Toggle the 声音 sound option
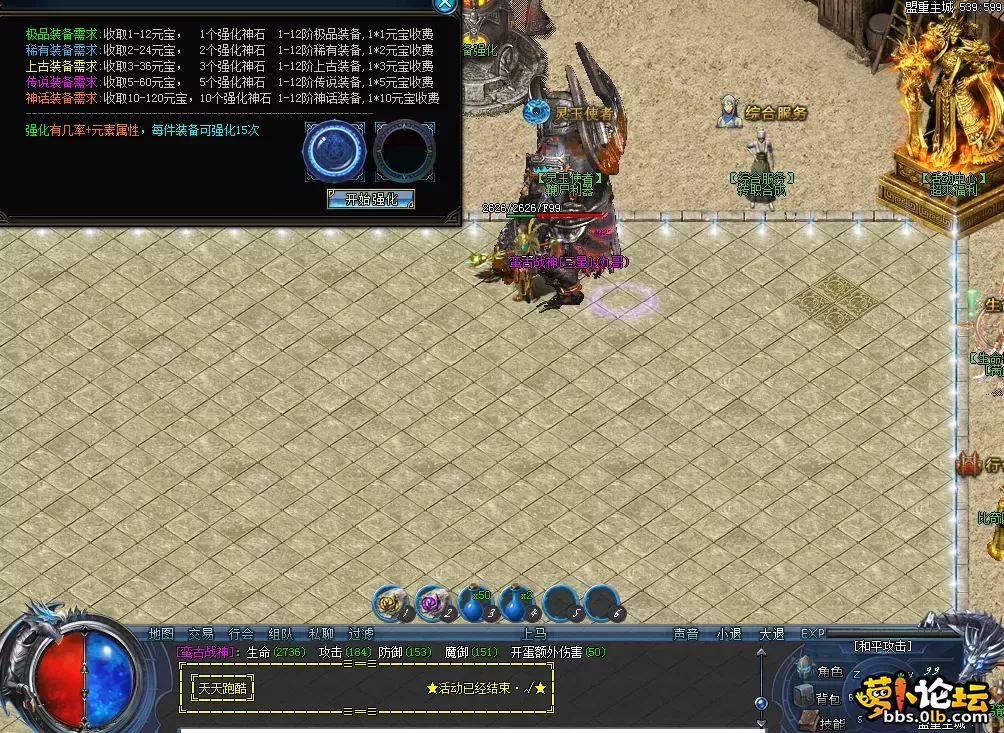 pos(686,633)
